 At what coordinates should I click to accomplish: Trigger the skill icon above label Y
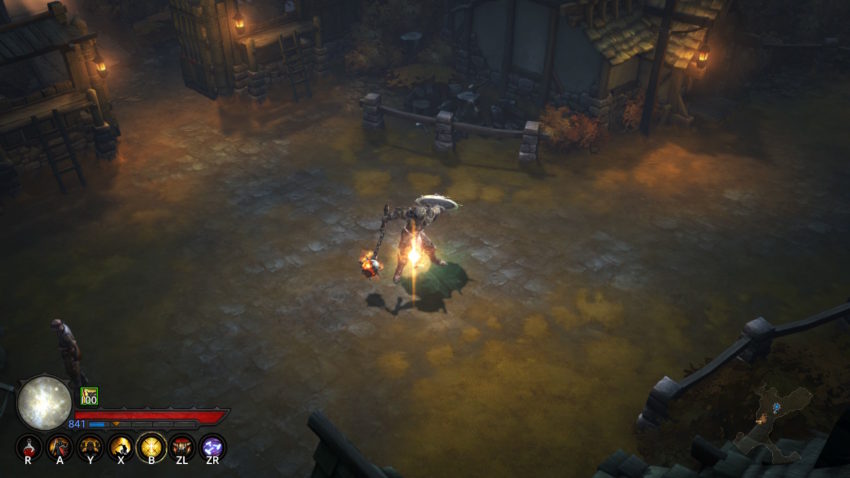pos(90,446)
